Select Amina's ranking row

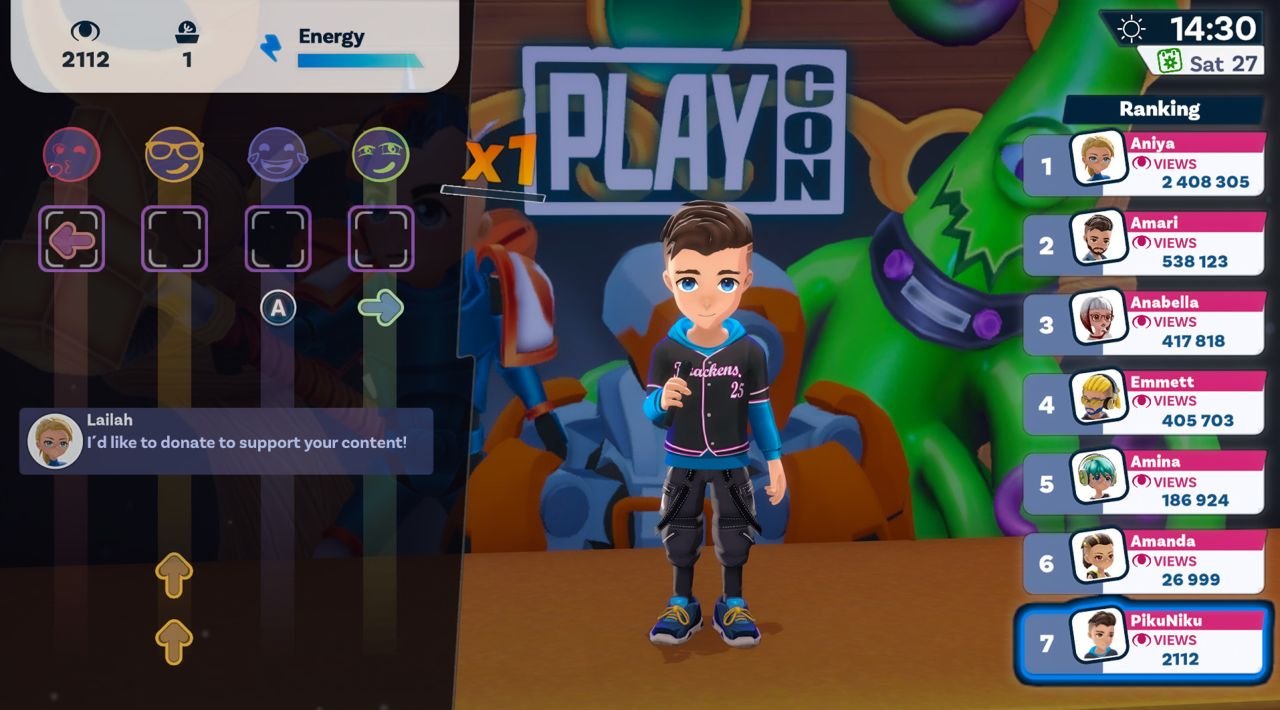pyautogui.click(x=1144, y=481)
